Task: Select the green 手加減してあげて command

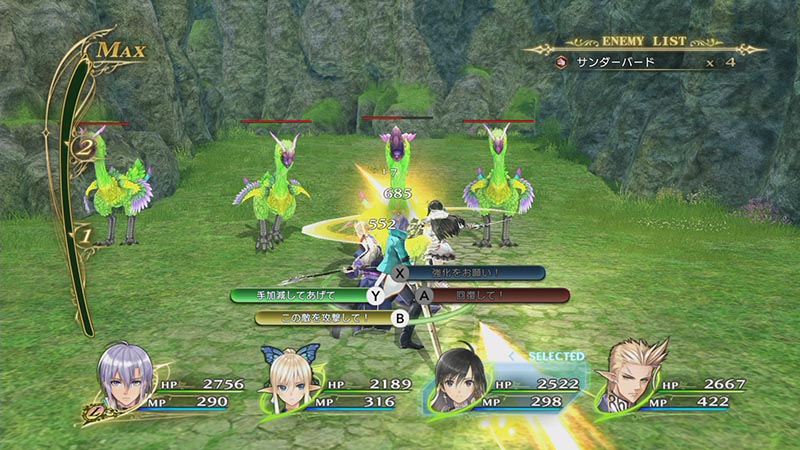Action: click(x=300, y=296)
